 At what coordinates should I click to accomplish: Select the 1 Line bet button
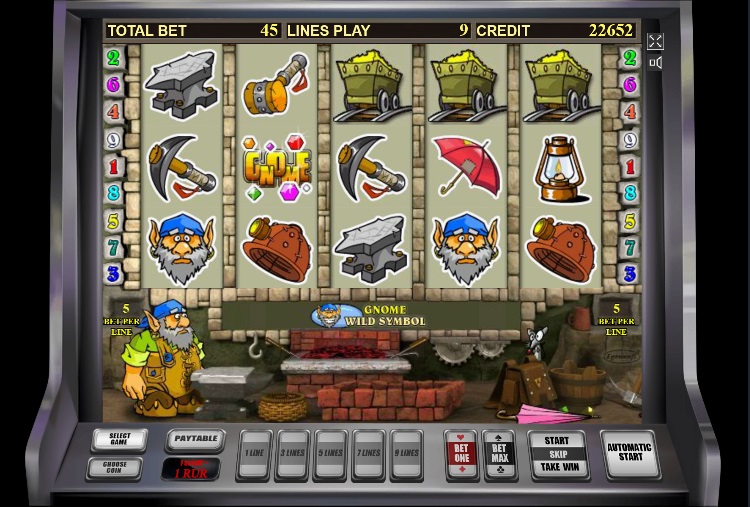tap(255, 453)
